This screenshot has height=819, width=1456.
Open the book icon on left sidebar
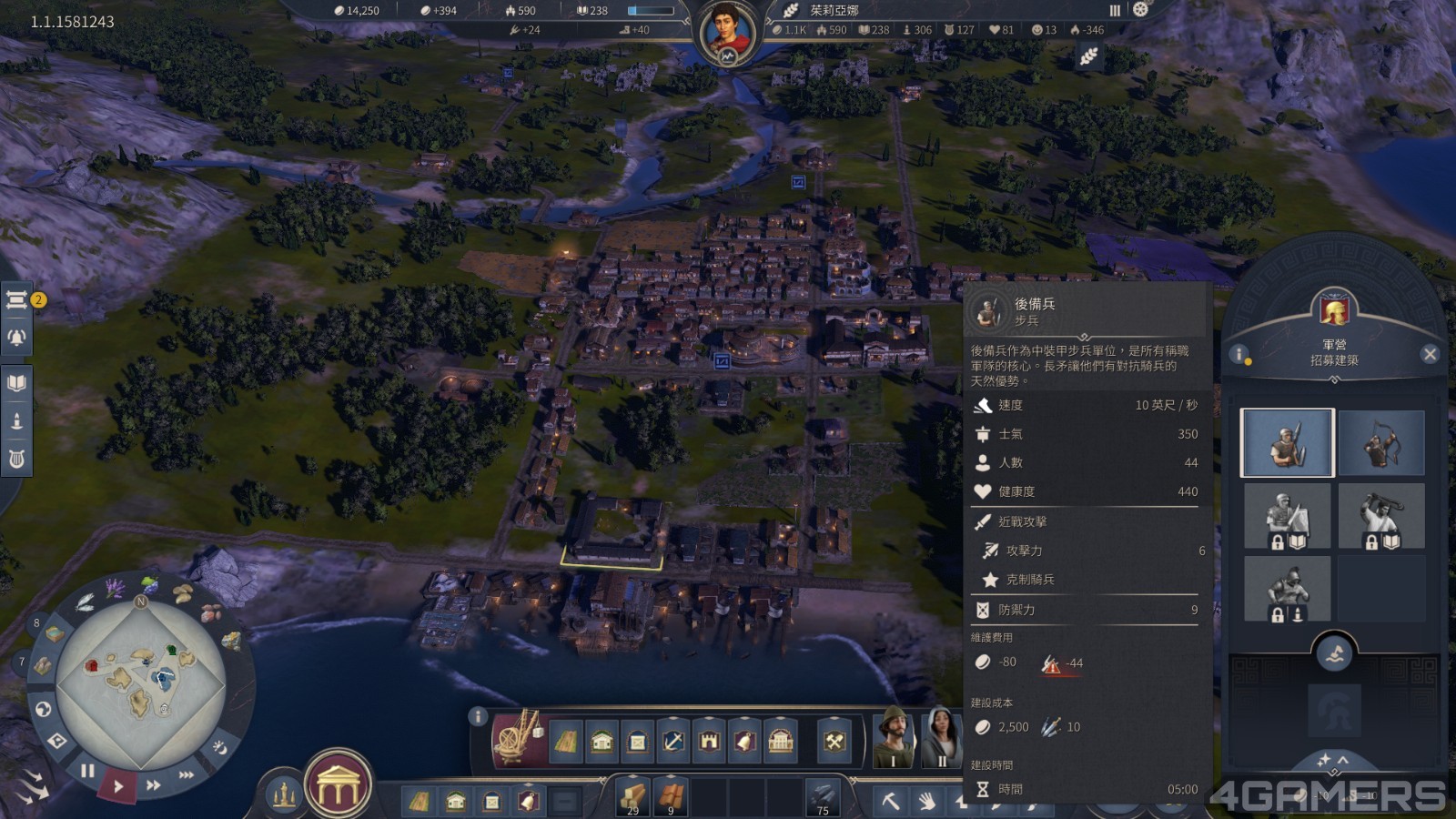[x=16, y=383]
